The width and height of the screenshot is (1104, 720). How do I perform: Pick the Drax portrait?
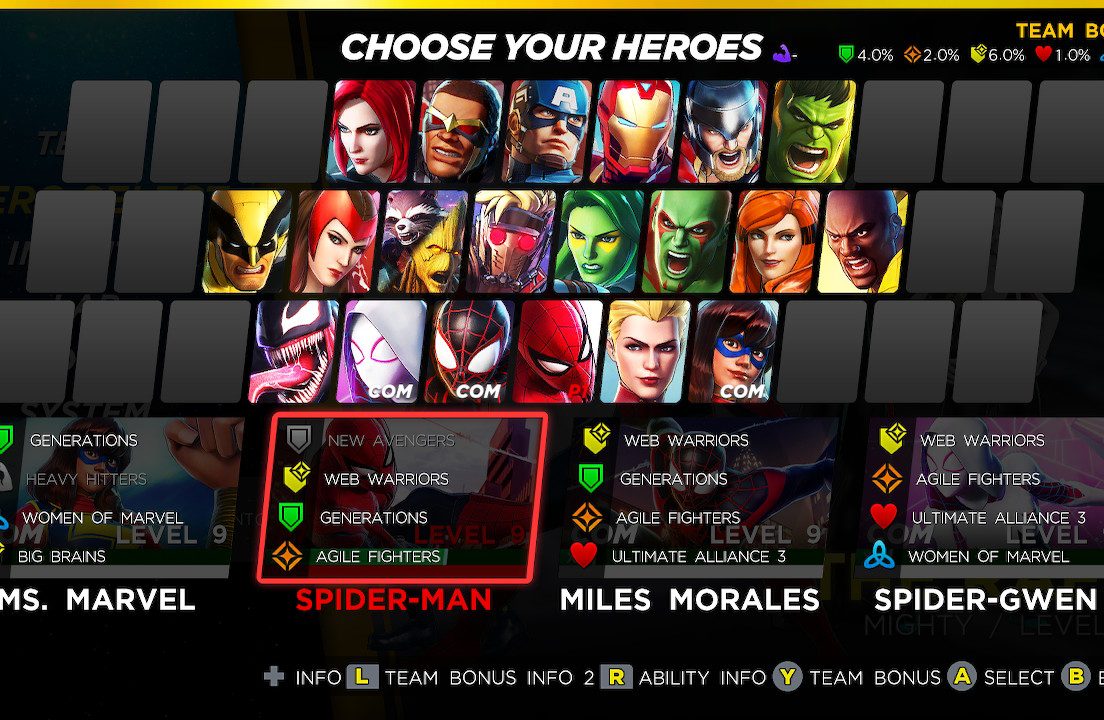pyautogui.click(x=687, y=241)
